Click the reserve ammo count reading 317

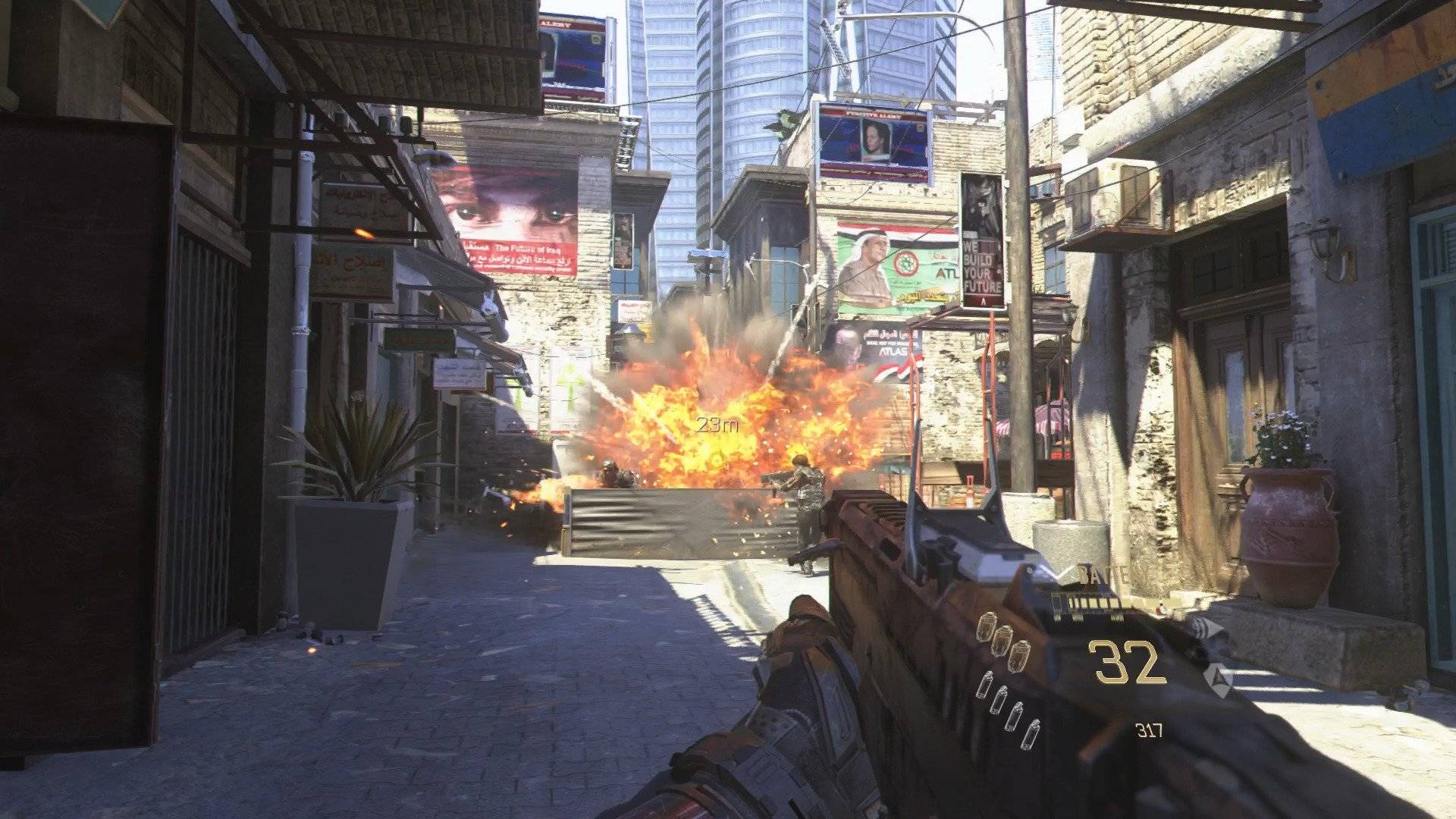coord(1151,730)
